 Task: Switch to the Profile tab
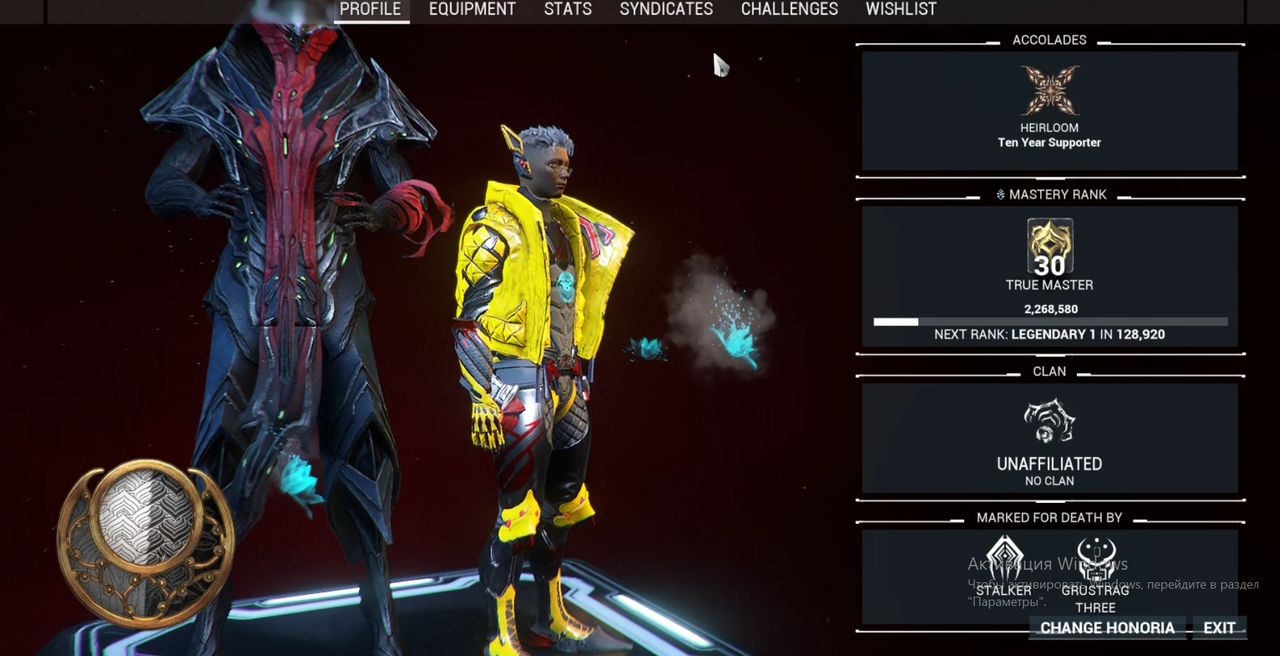[370, 9]
